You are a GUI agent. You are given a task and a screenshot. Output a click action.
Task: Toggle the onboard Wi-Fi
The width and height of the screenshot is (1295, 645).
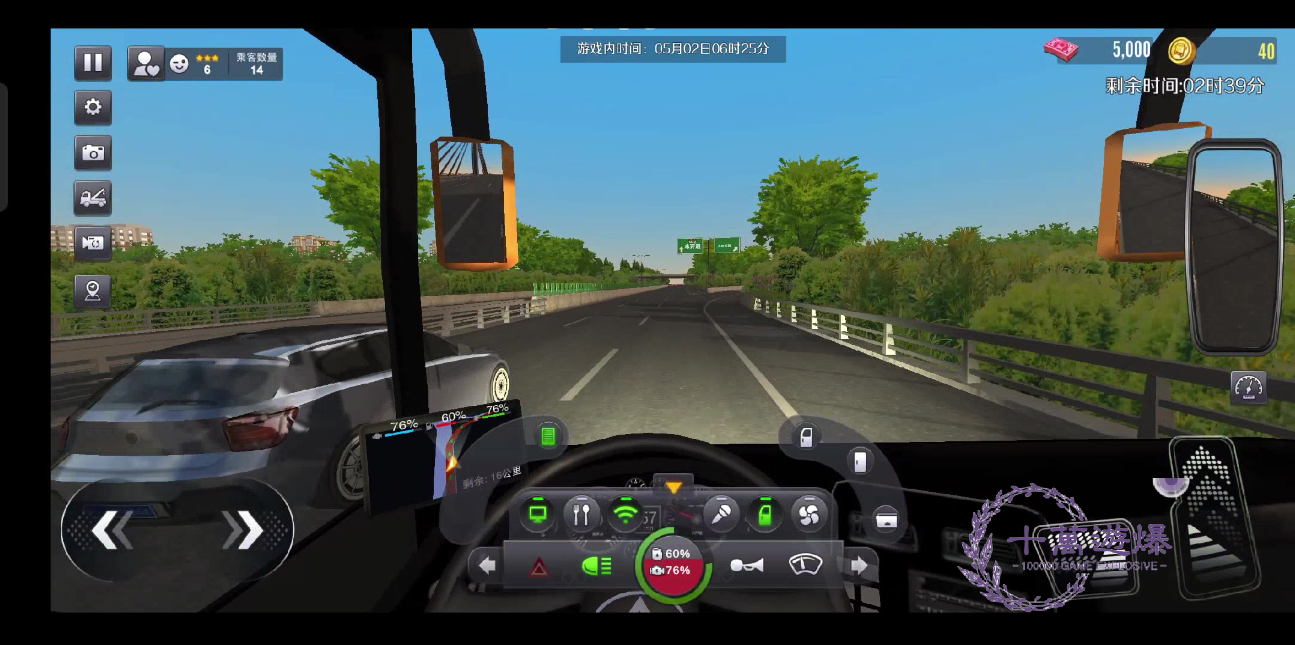[626, 515]
